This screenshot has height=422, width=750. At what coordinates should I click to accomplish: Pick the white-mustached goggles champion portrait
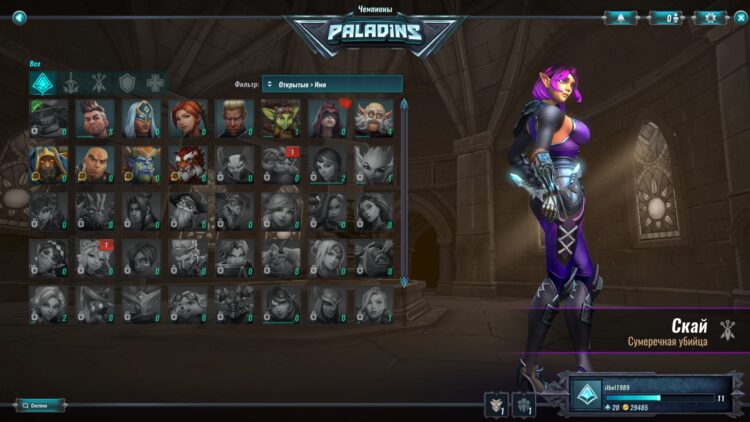(375, 118)
